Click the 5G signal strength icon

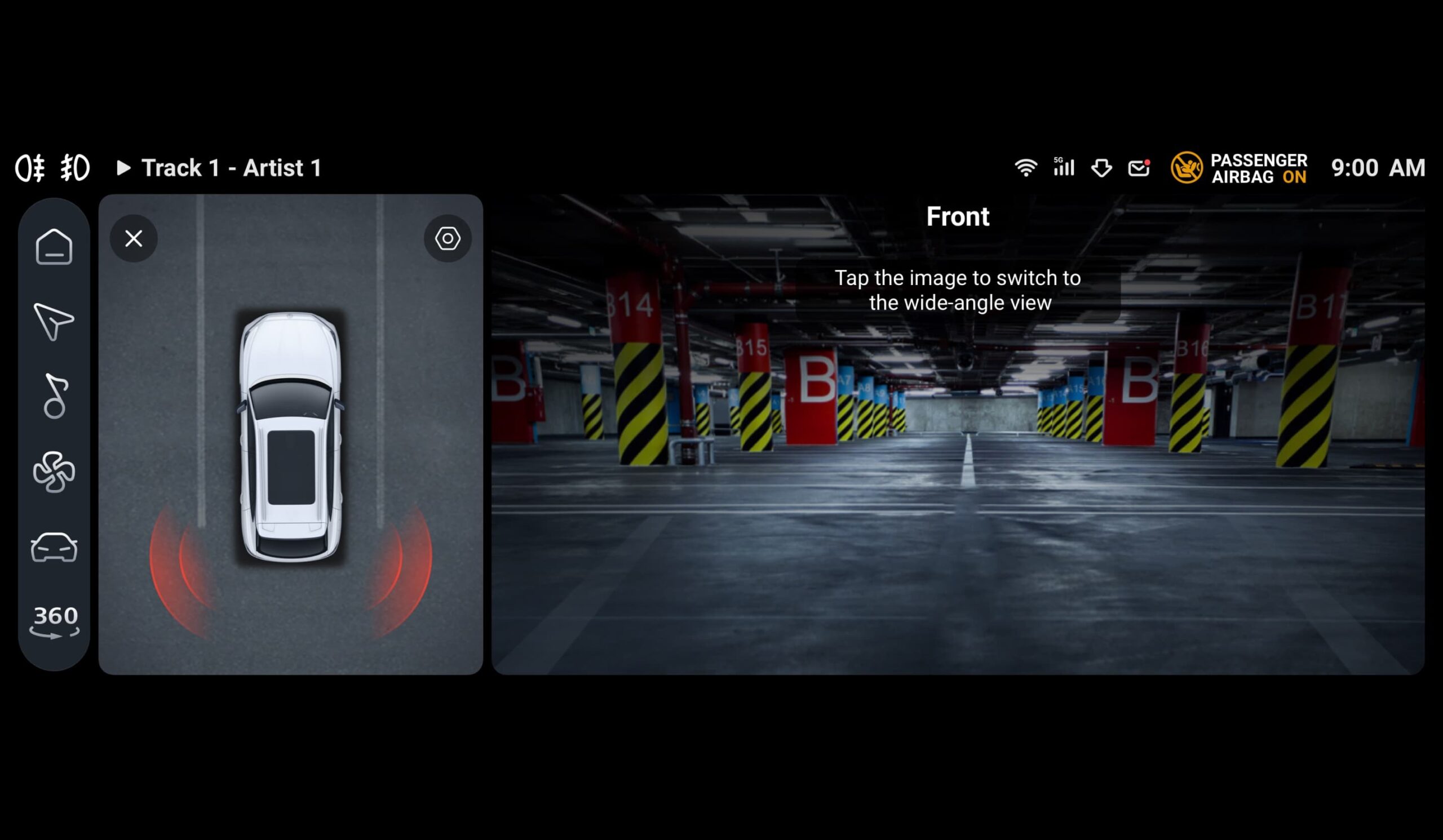1063,167
